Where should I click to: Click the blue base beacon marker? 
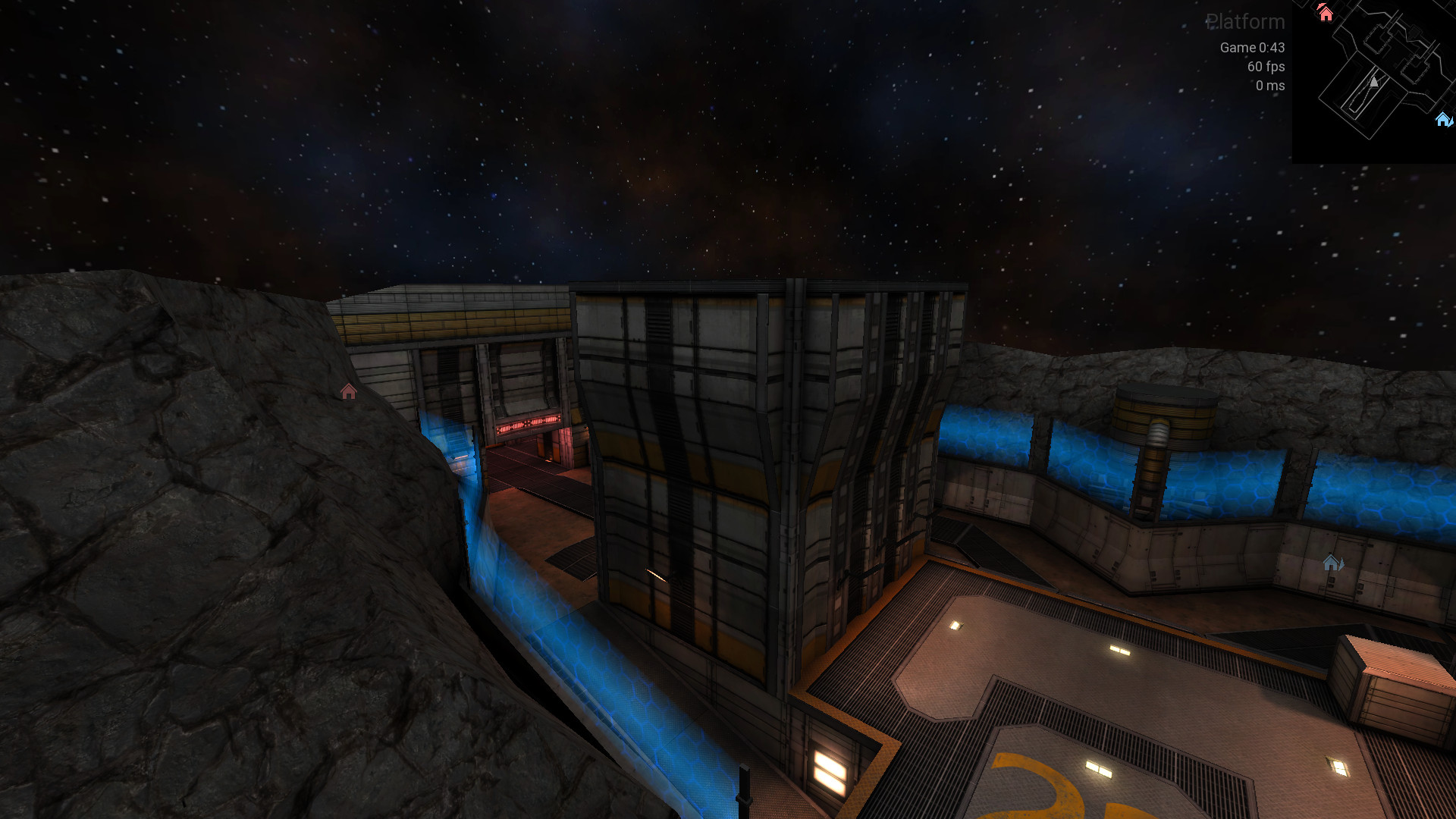click(x=1332, y=563)
